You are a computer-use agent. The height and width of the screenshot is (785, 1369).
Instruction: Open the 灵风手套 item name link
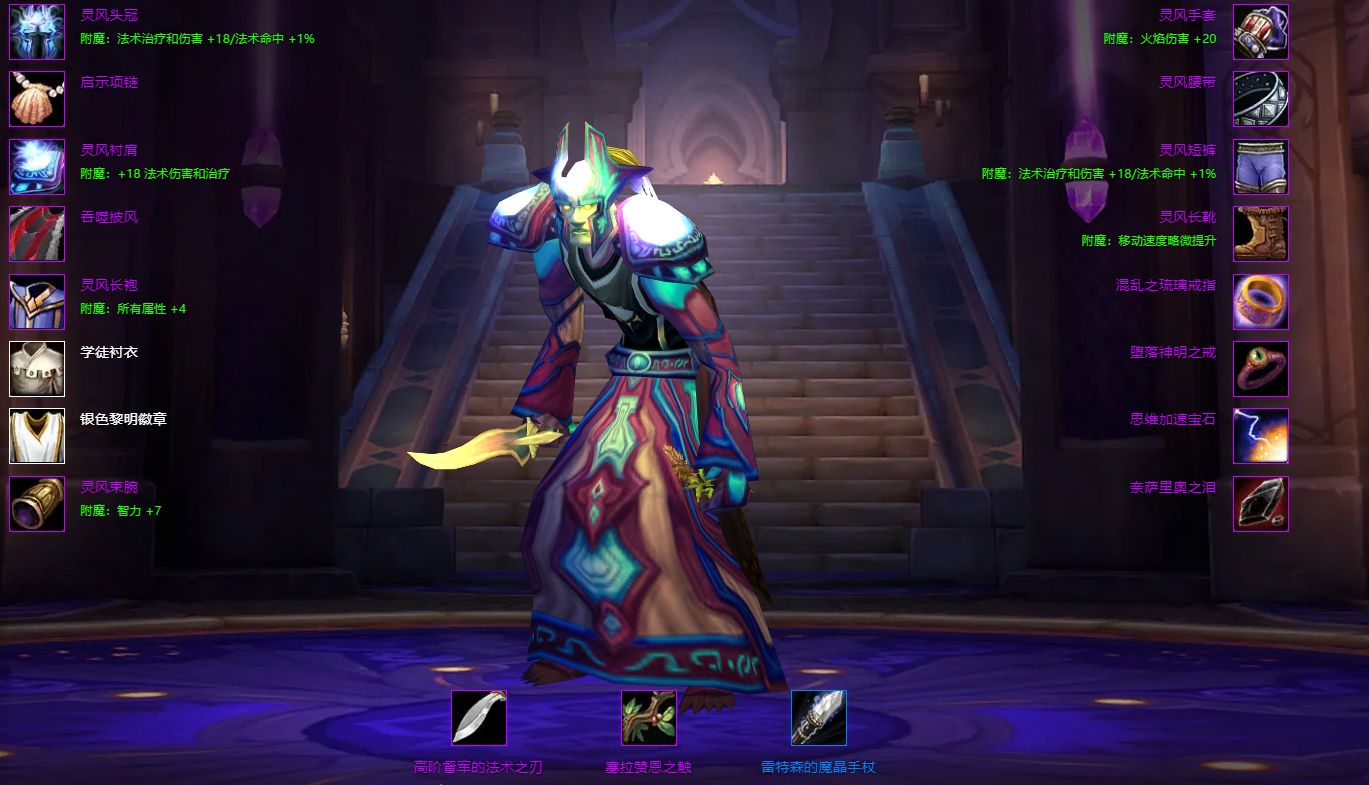pos(1187,15)
